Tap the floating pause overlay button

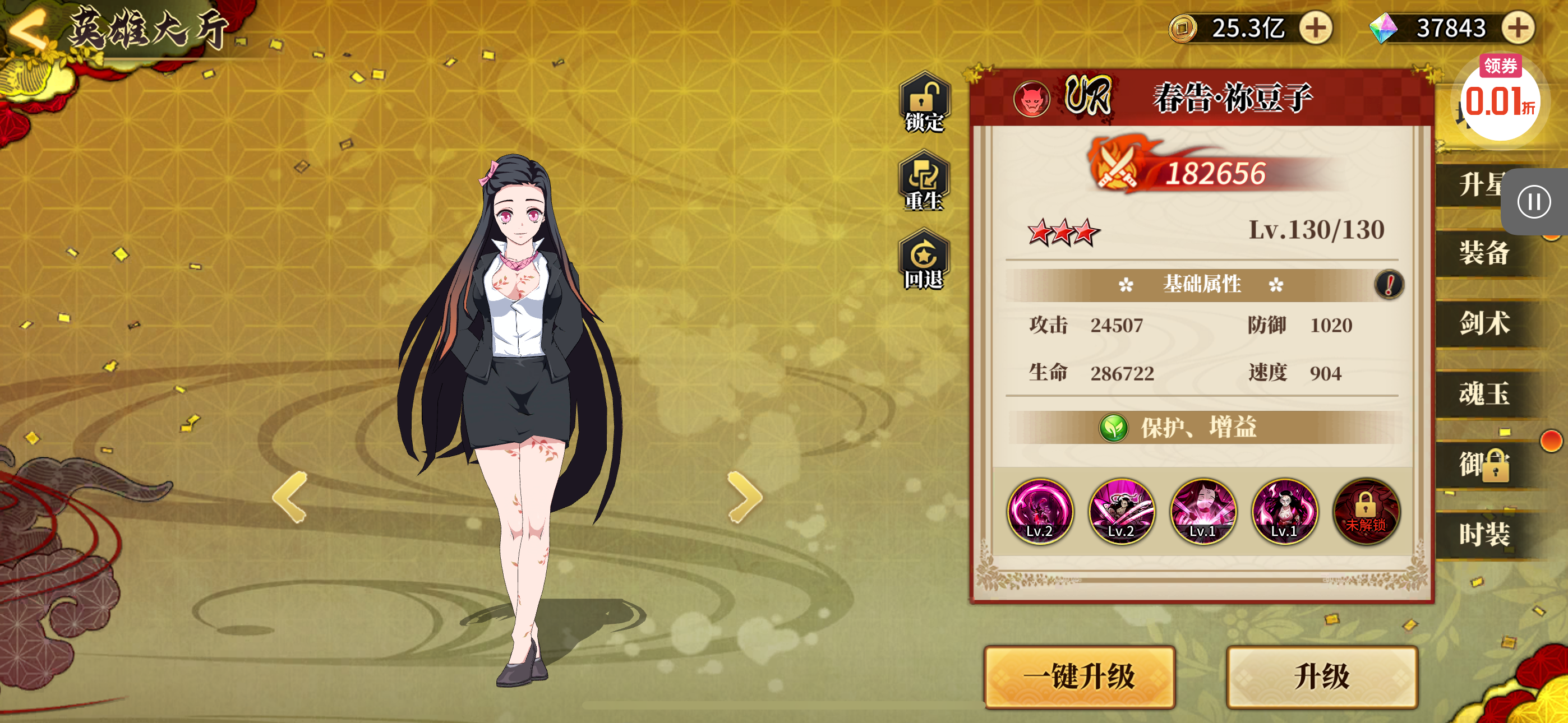tap(1533, 202)
